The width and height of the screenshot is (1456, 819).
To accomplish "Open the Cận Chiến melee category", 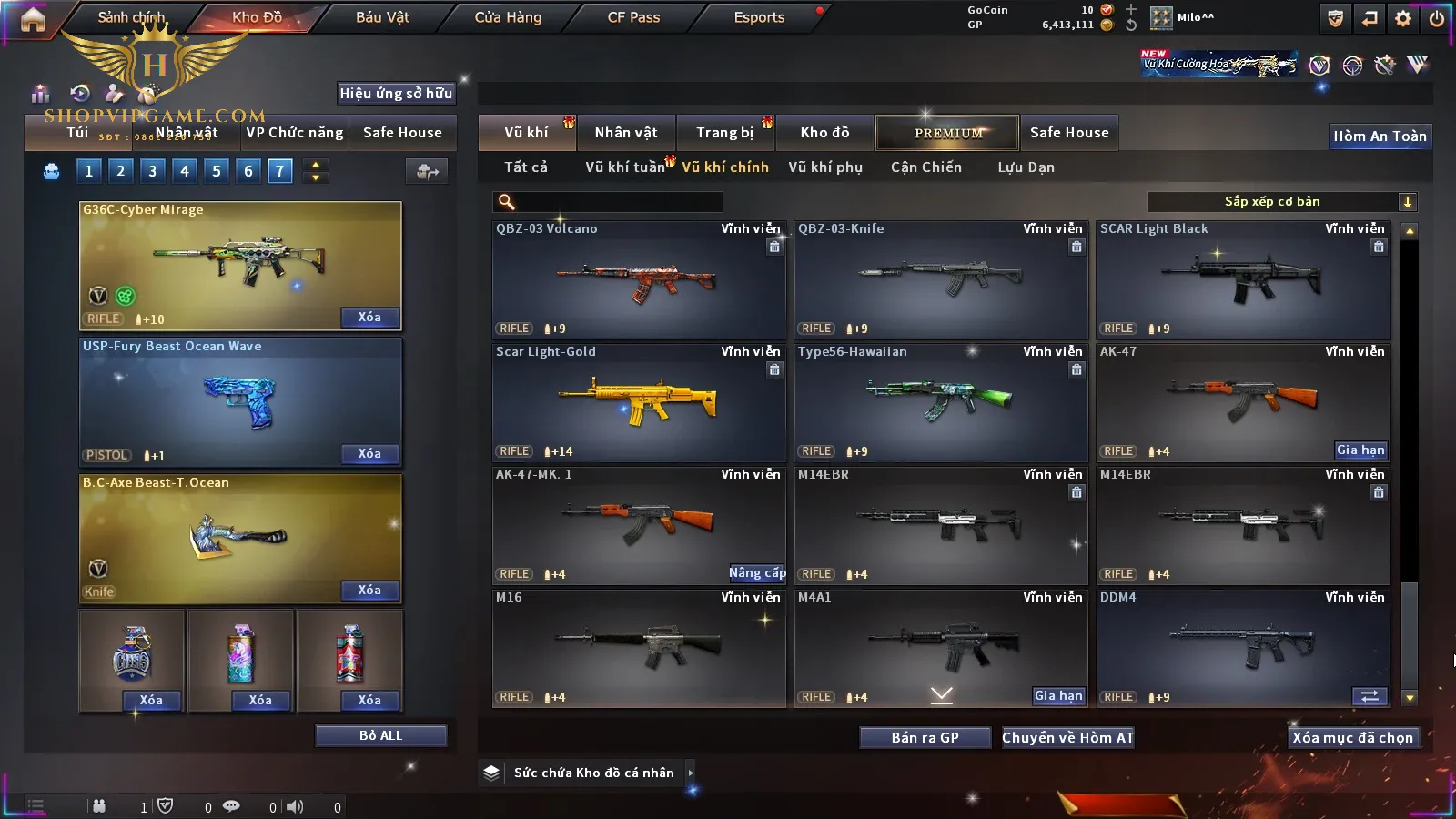I will pos(925,167).
